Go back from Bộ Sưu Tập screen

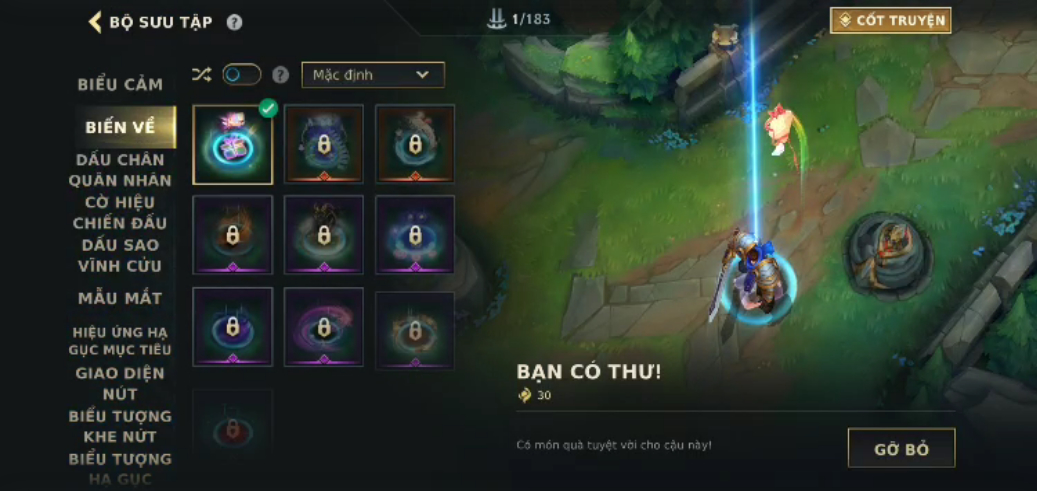(95, 22)
